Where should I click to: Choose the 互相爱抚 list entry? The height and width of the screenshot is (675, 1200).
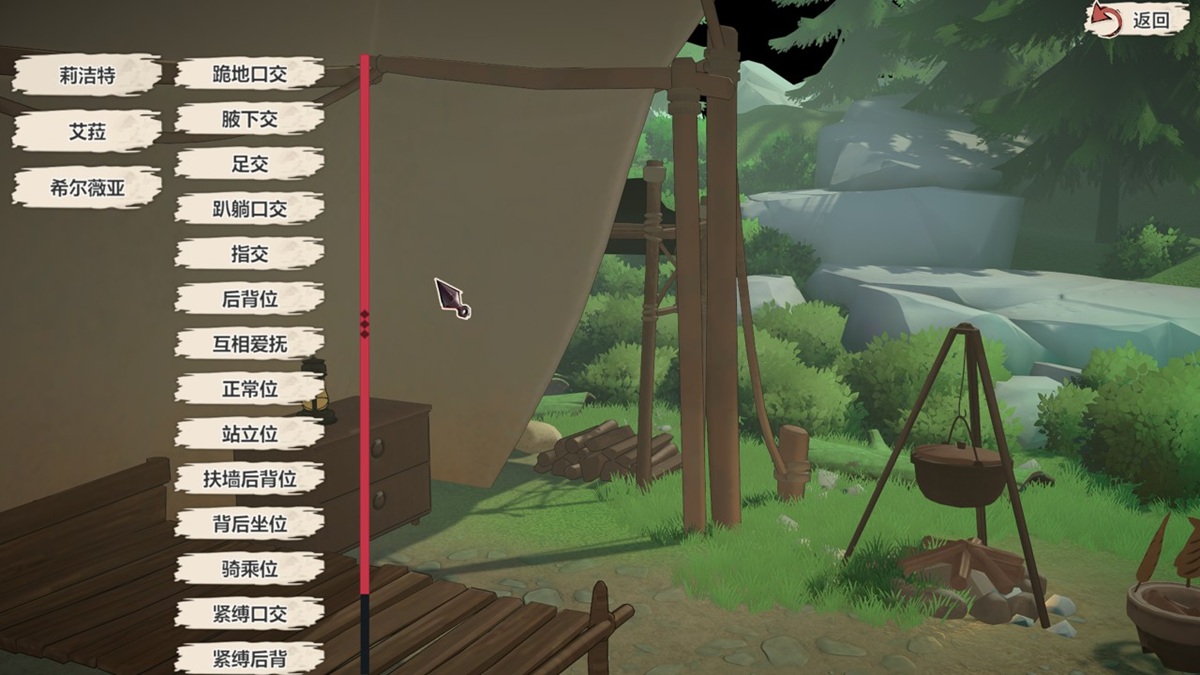[249, 344]
